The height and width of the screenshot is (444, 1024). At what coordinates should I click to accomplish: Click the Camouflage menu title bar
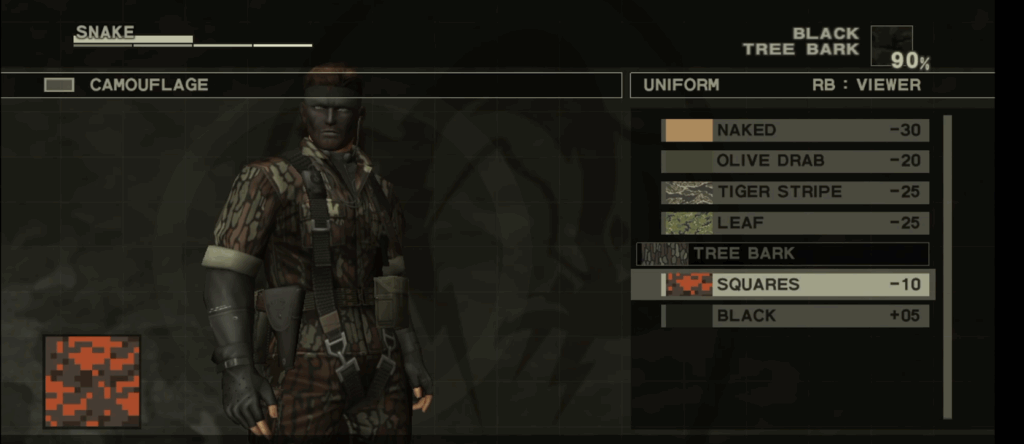click(310, 85)
